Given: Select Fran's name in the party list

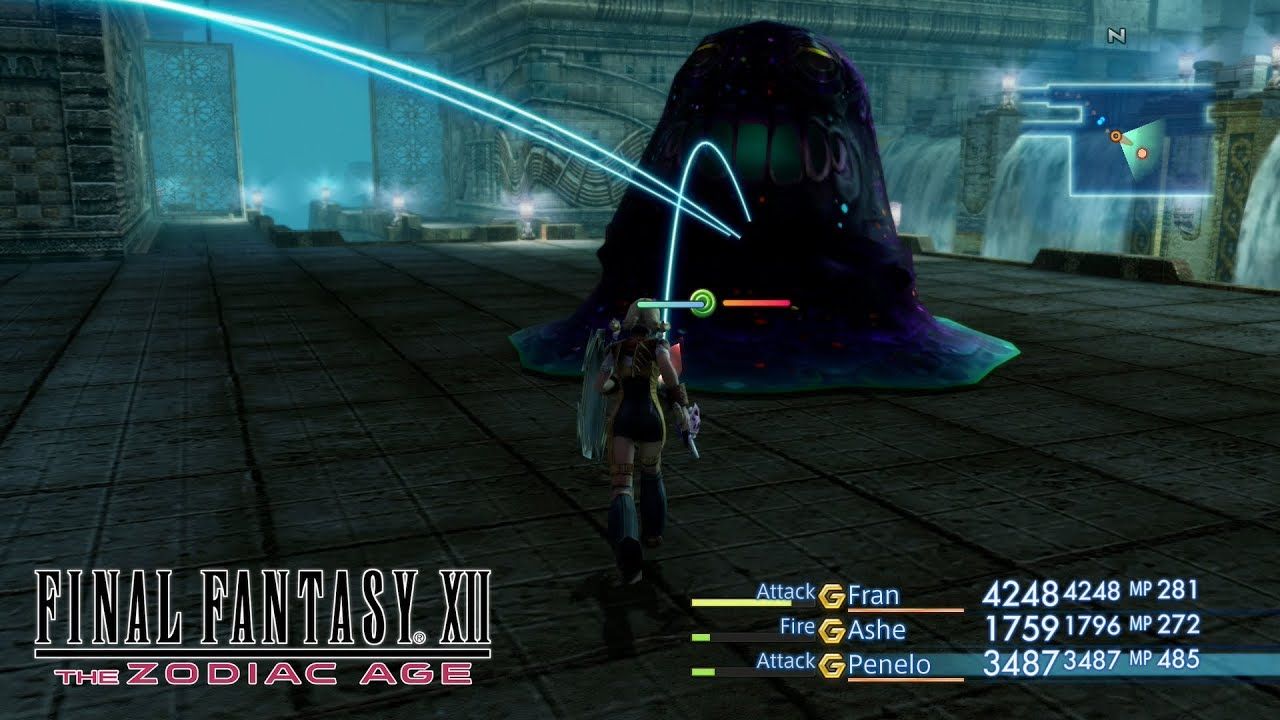Looking at the screenshot, I should [875, 596].
